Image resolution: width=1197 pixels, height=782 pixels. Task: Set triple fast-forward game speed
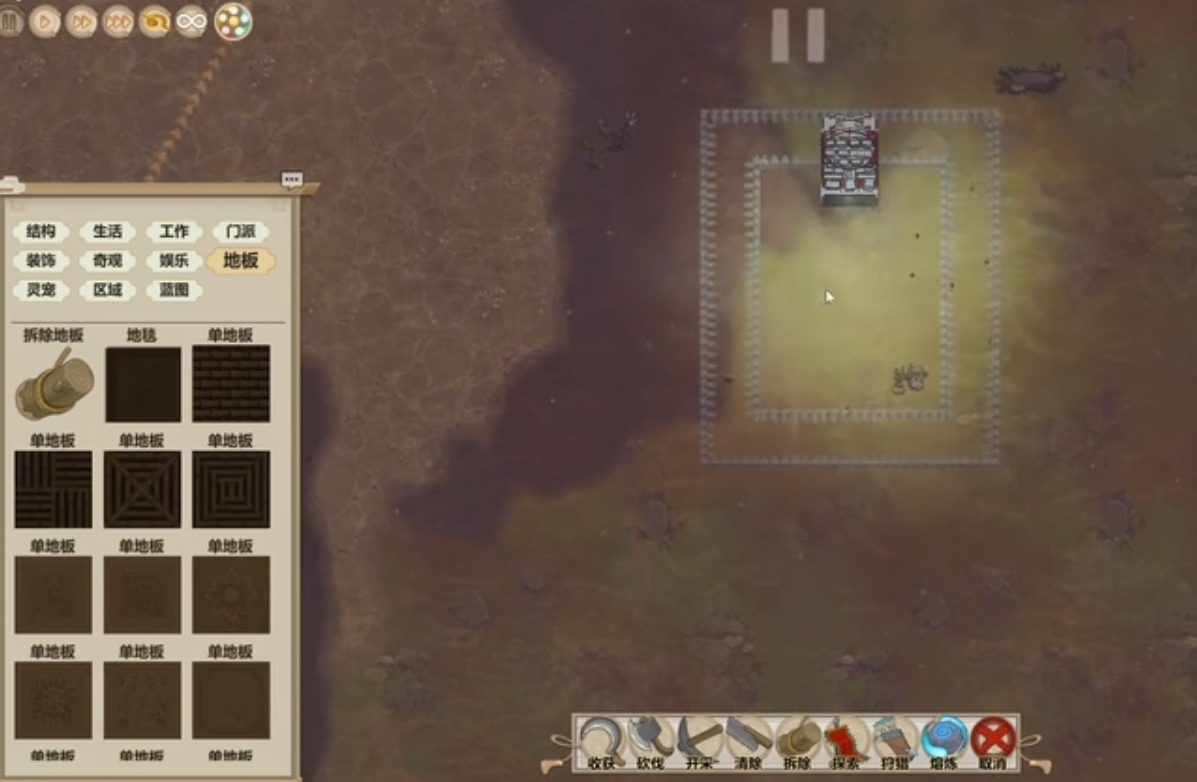[118, 21]
